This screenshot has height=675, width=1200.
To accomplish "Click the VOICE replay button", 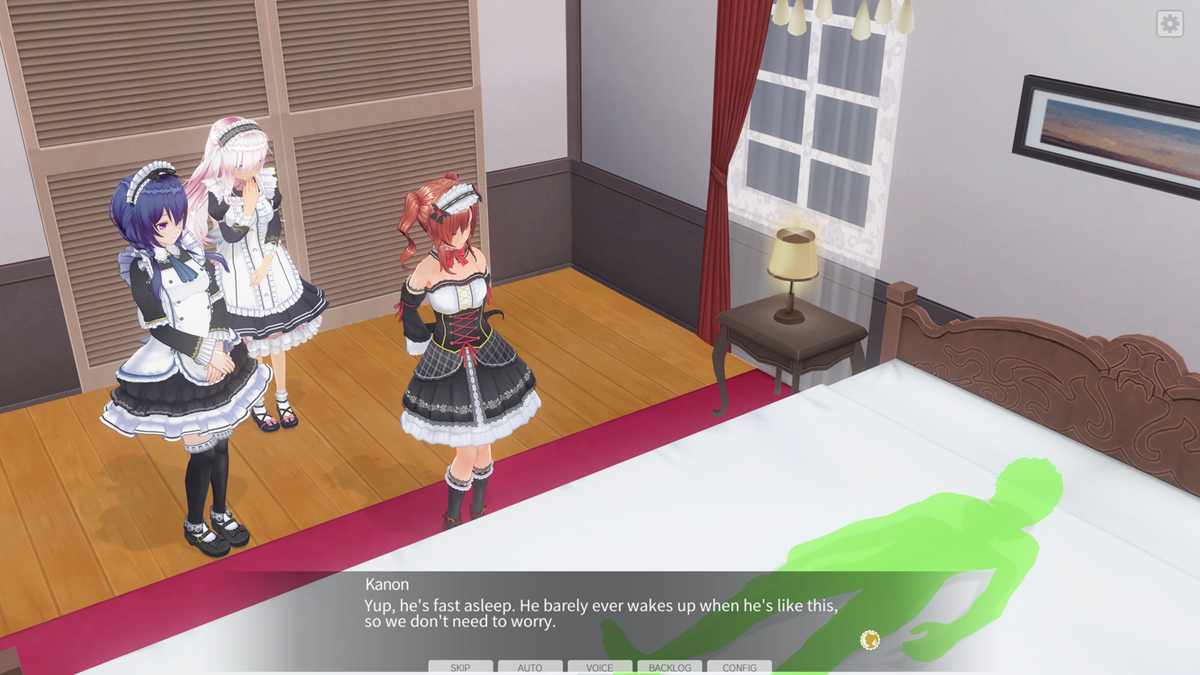I will [600, 667].
